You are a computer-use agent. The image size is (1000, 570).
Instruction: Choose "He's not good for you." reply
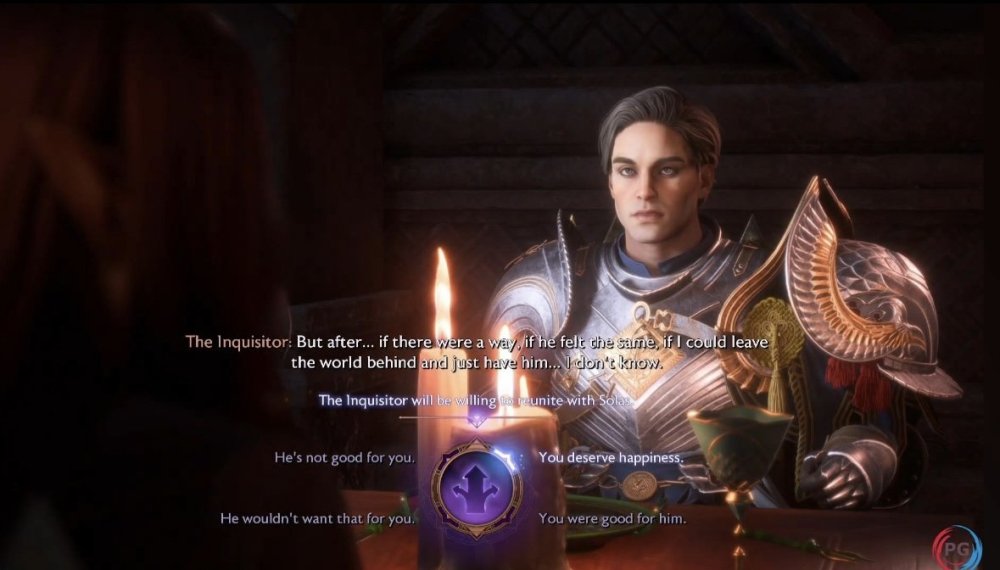coord(345,458)
